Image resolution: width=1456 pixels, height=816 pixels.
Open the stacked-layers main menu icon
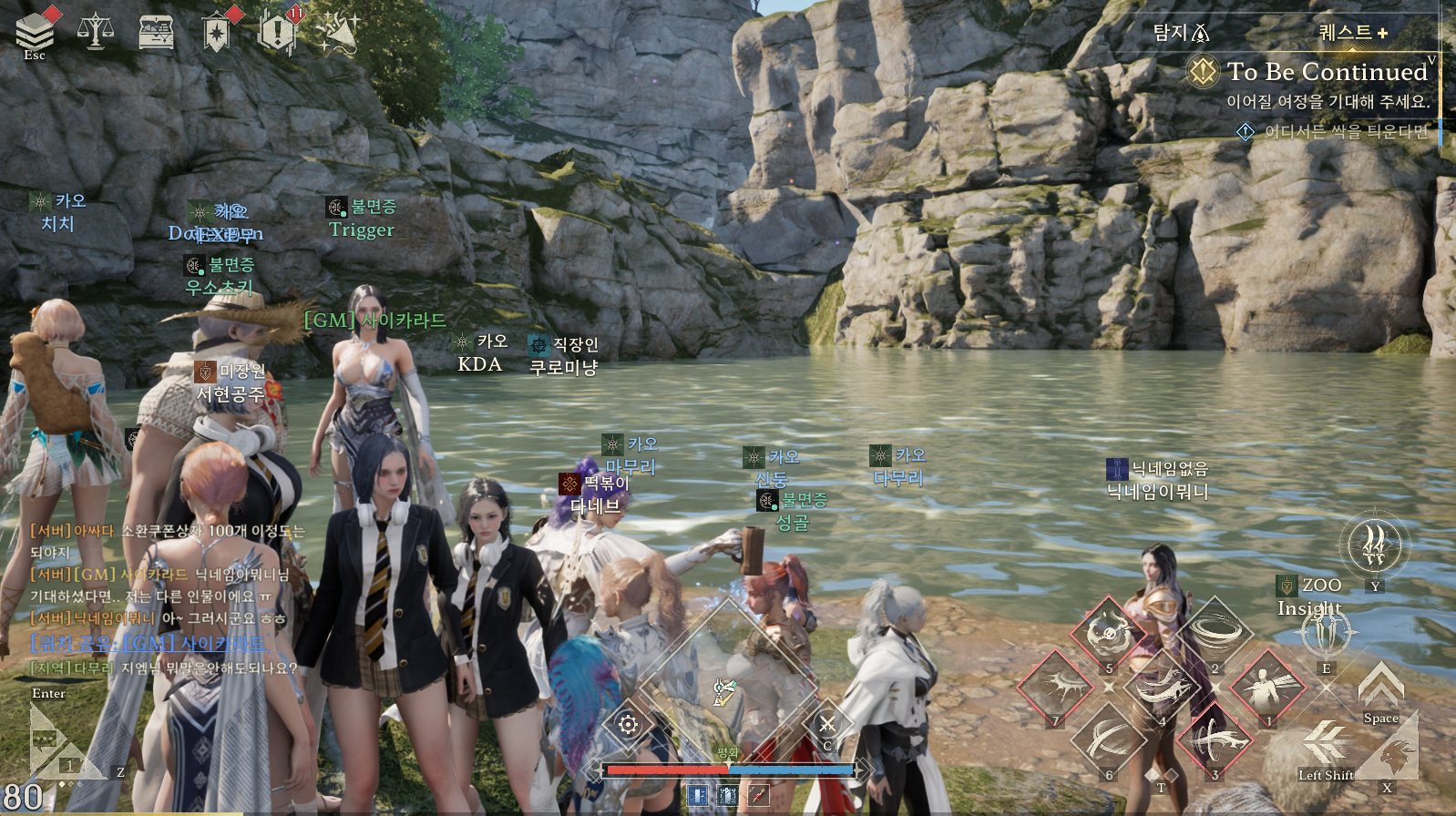35,31
